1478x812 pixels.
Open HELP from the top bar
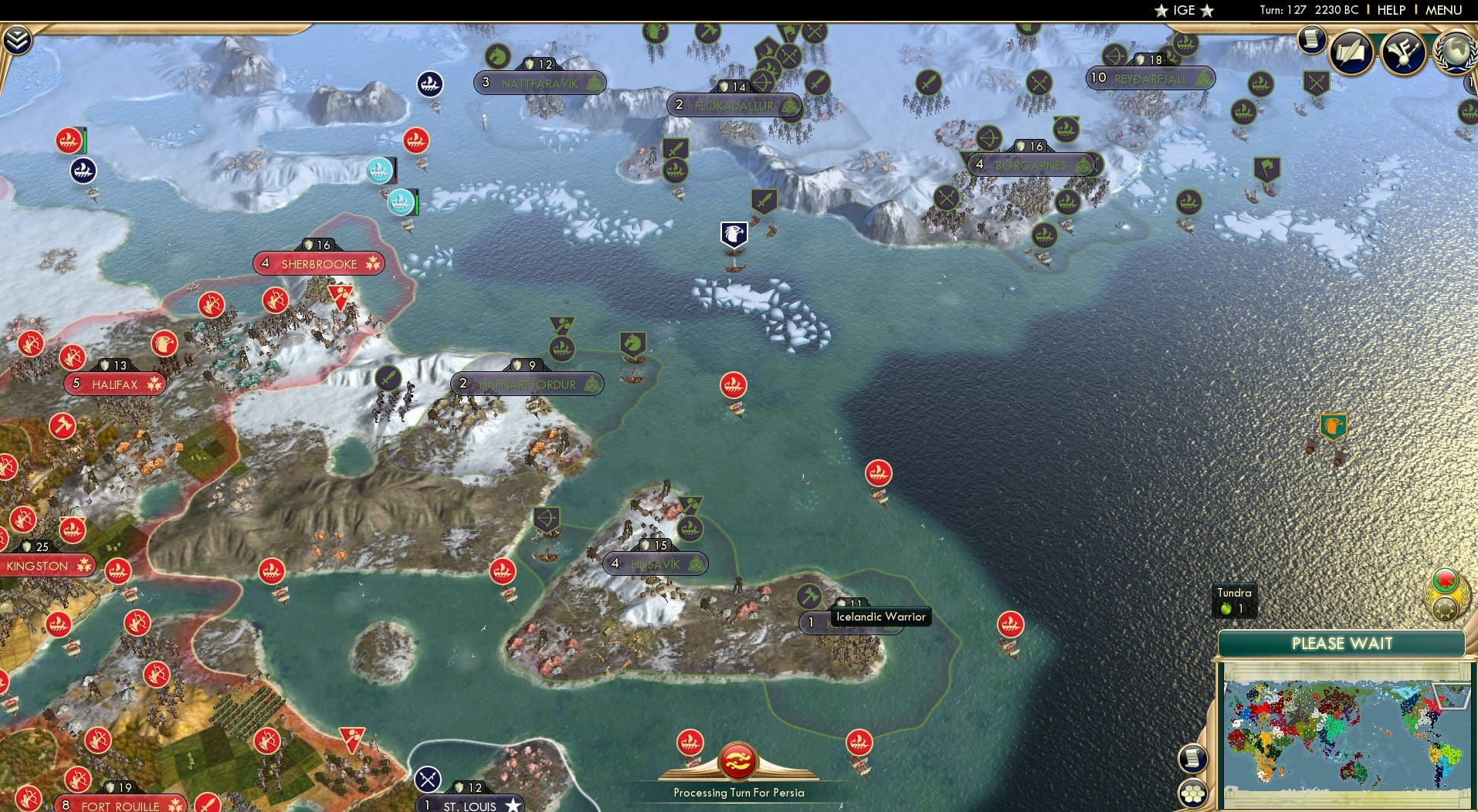point(1392,10)
